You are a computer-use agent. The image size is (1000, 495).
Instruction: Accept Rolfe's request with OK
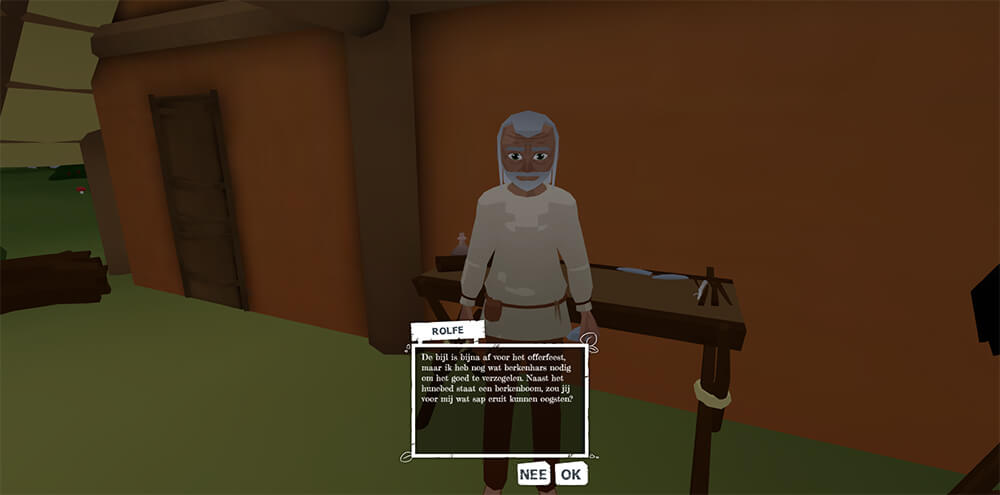pyautogui.click(x=571, y=474)
